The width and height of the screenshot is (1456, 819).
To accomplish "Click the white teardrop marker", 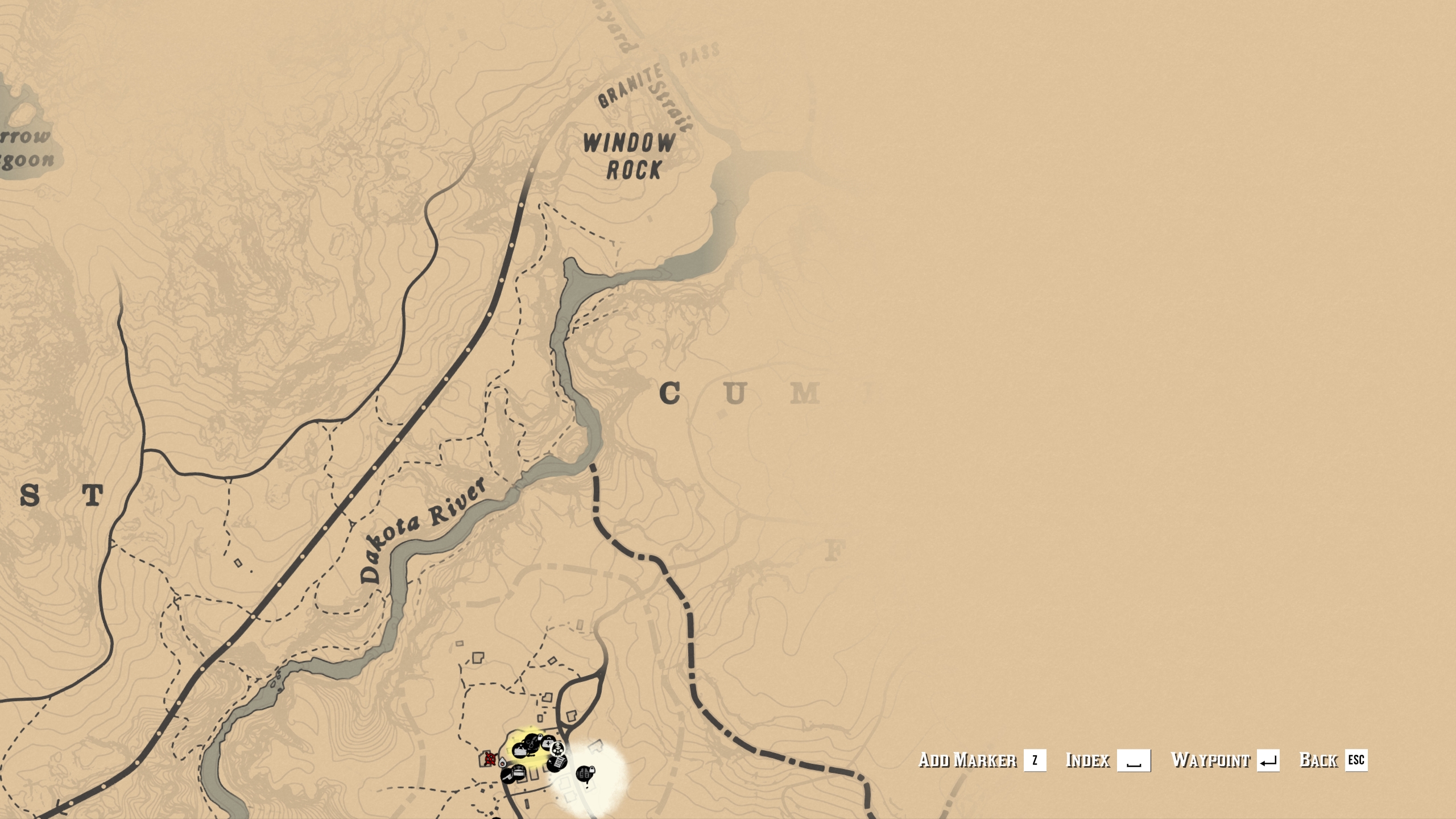I will 502,763.
